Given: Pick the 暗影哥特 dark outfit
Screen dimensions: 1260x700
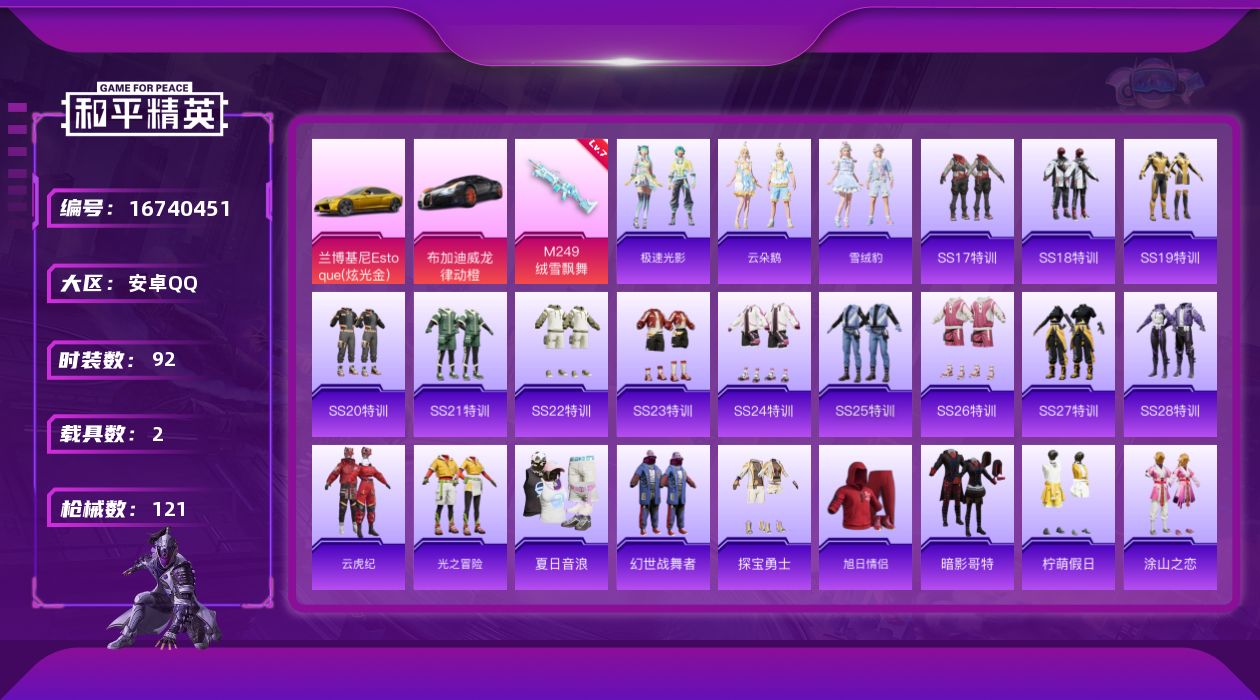Looking at the screenshot, I should click(x=967, y=517).
